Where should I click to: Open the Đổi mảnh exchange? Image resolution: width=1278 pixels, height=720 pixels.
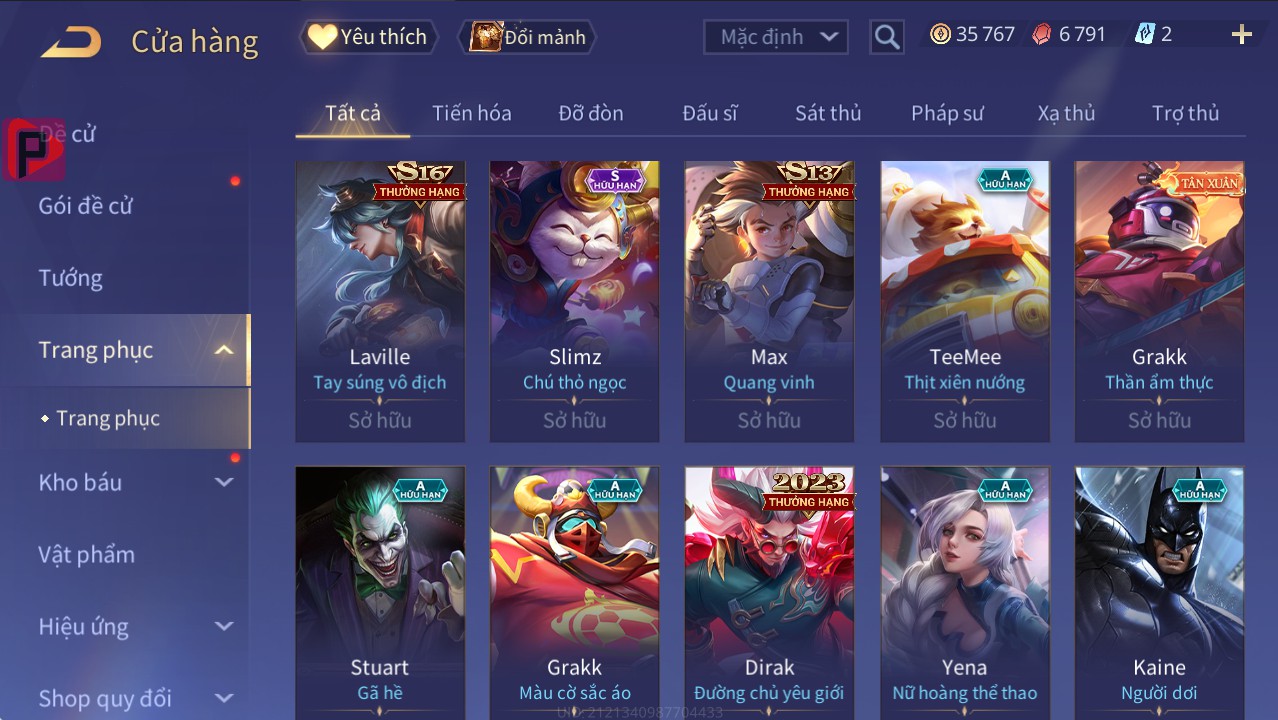pyautogui.click(x=527, y=37)
